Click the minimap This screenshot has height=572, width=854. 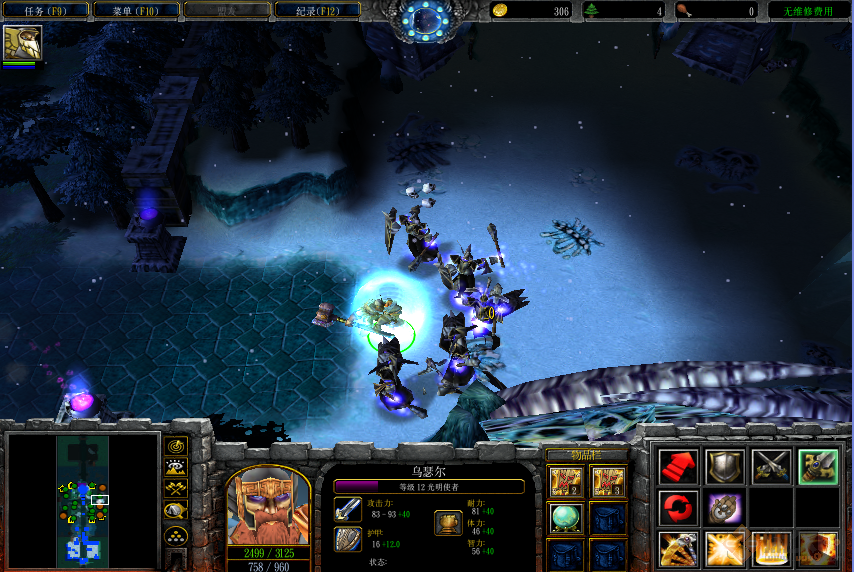click(82, 497)
